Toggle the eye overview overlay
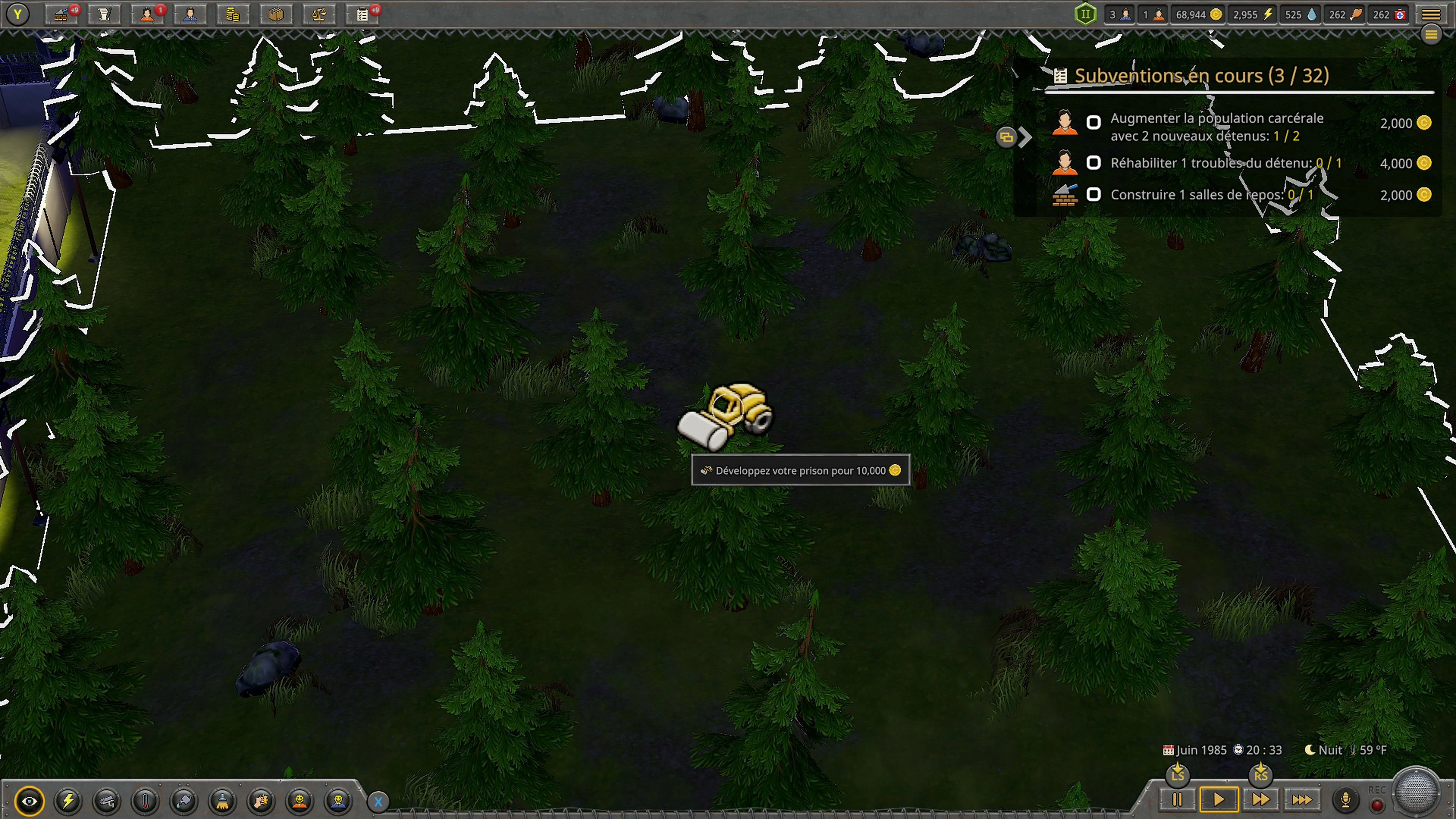The image size is (1456, 819). tap(30, 801)
